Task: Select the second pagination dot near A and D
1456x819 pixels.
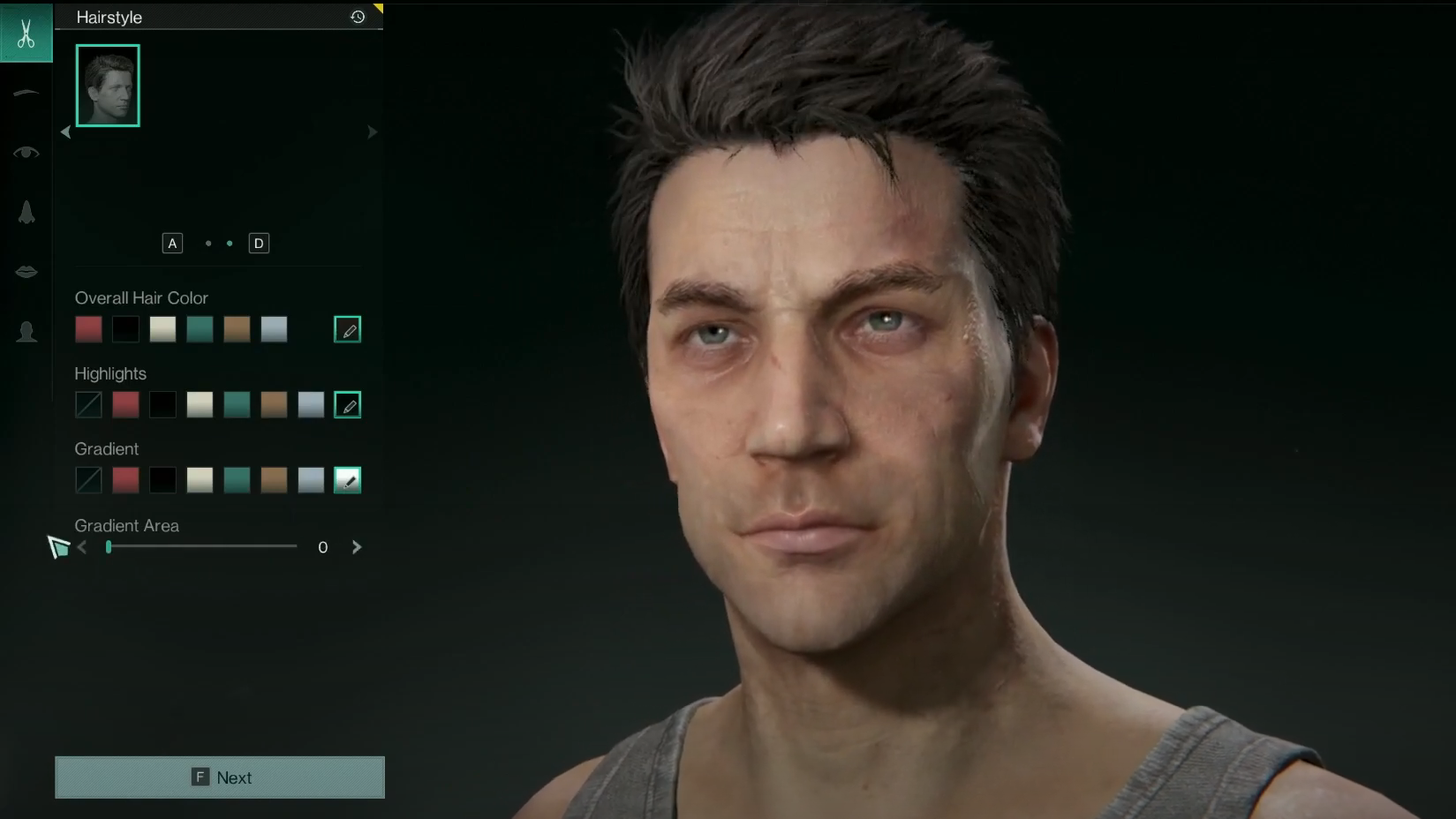Action: (230, 243)
